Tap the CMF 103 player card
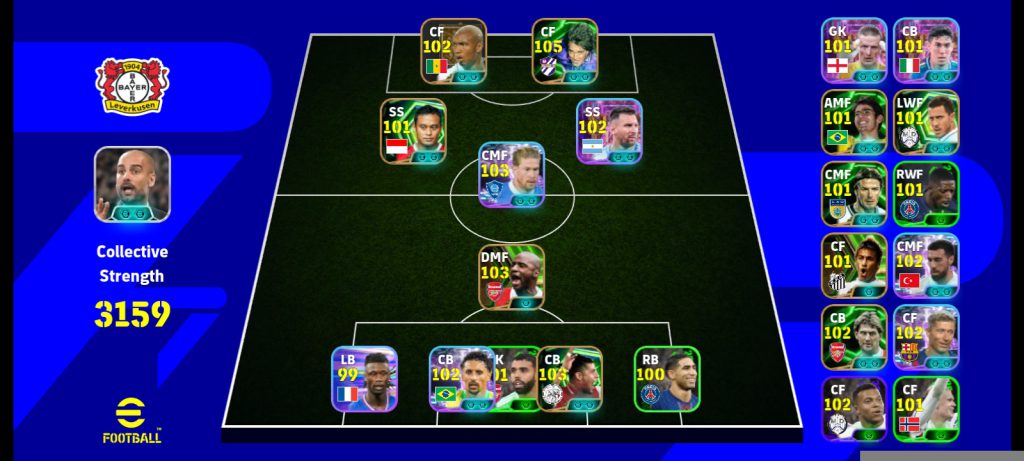The width and height of the screenshot is (1024, 461). [x=511, y=174]
